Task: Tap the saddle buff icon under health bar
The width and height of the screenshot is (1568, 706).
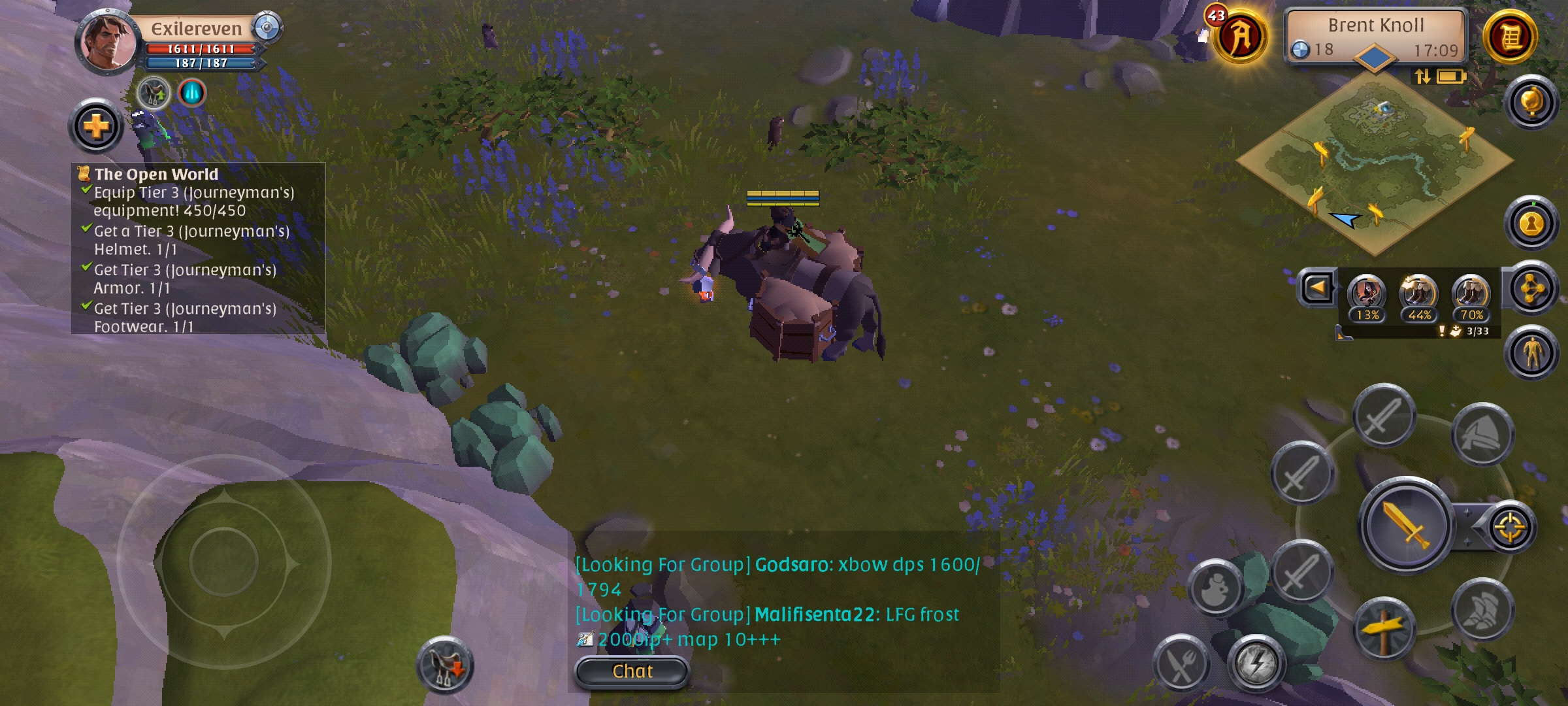Action: pos(152,93)
